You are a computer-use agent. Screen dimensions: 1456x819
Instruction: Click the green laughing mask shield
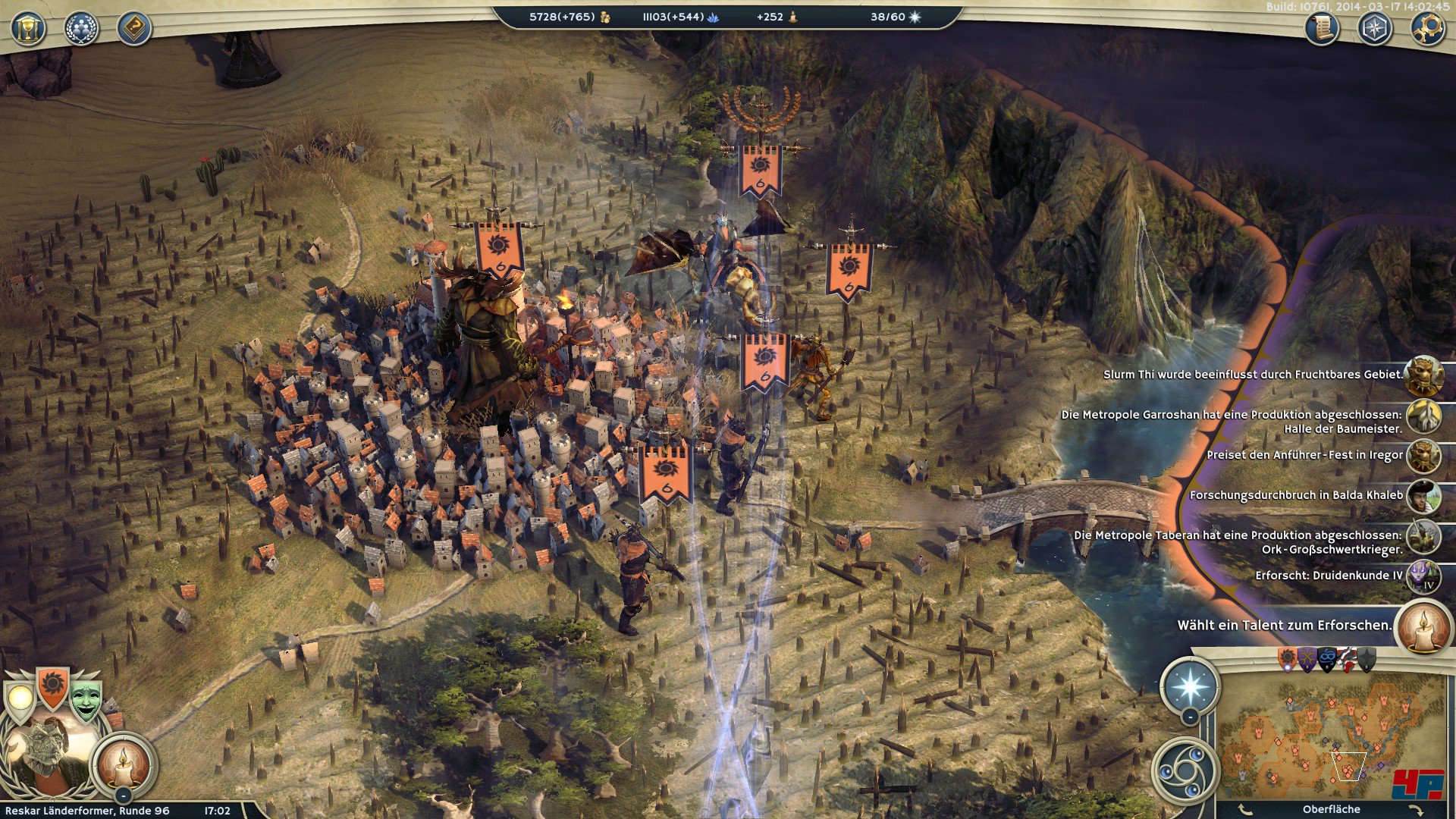click(x=86, y=701)
